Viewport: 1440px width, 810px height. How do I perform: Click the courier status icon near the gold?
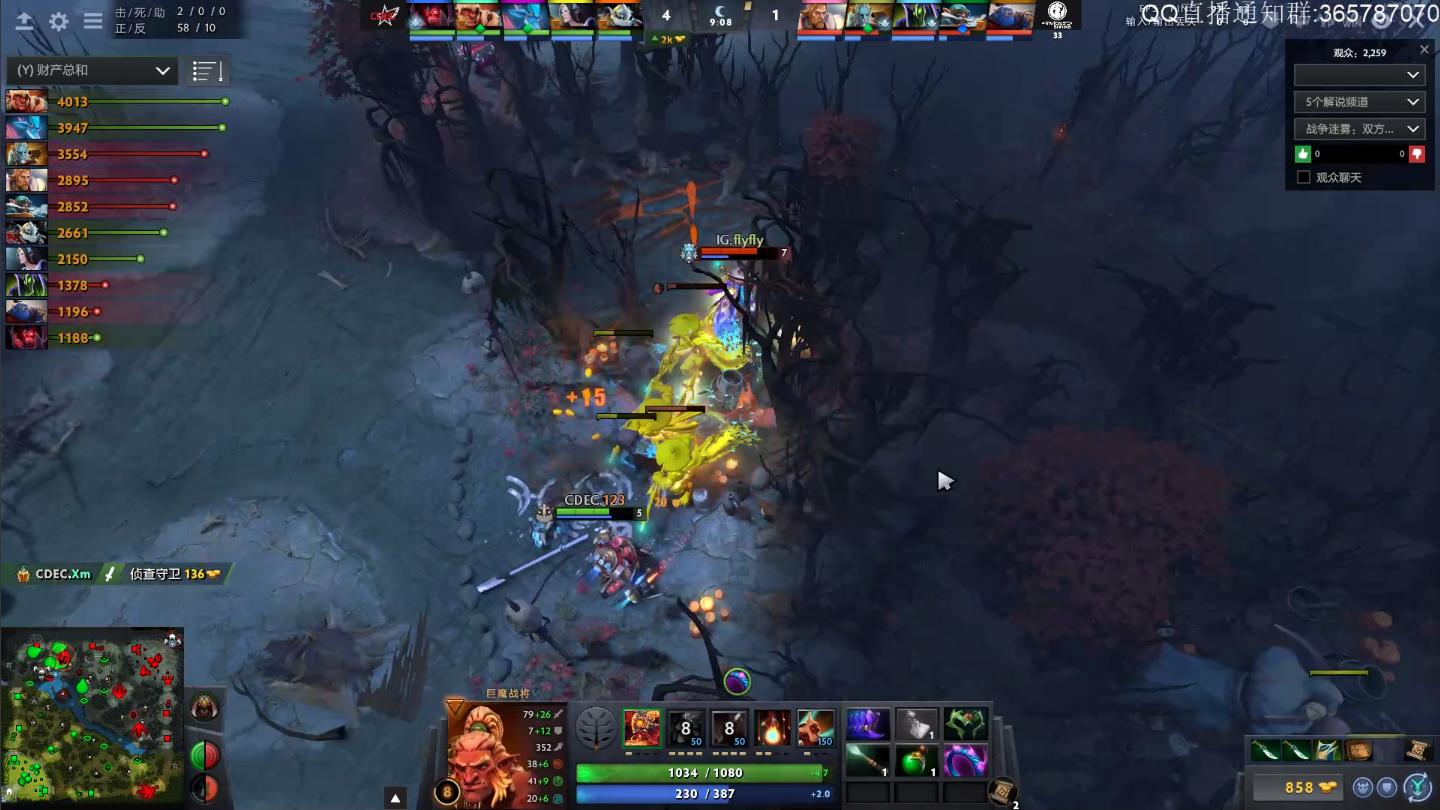click(x=1364, y=787)
